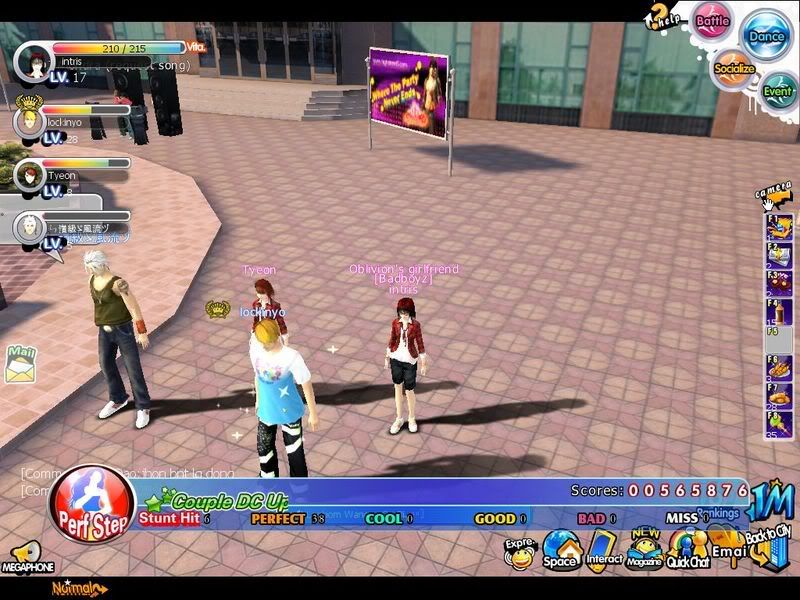The image size is (800, 600).
Task: Open the New Magazine icon
Action: point(645,549)
